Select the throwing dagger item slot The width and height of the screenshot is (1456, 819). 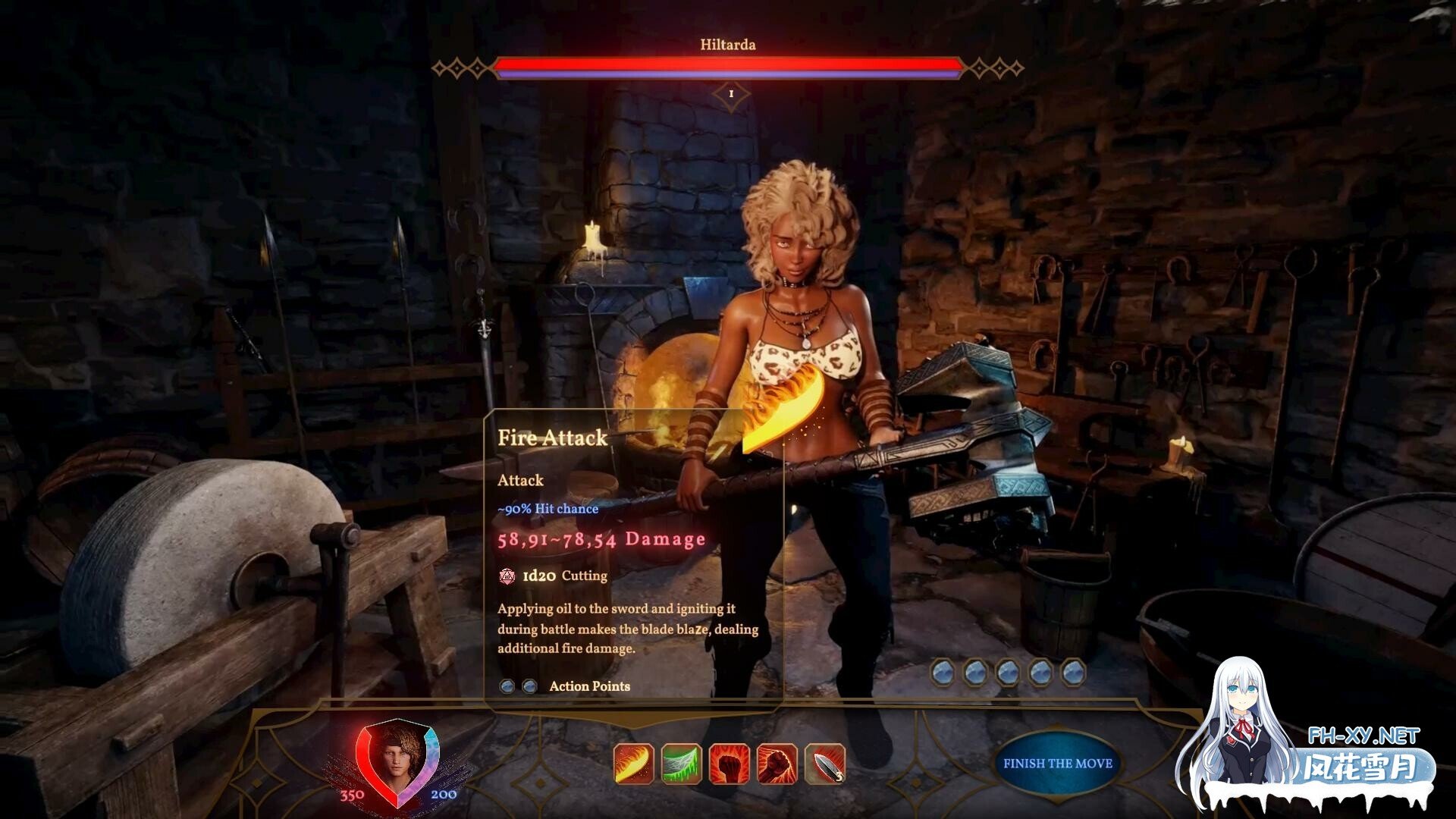(824, 764)
